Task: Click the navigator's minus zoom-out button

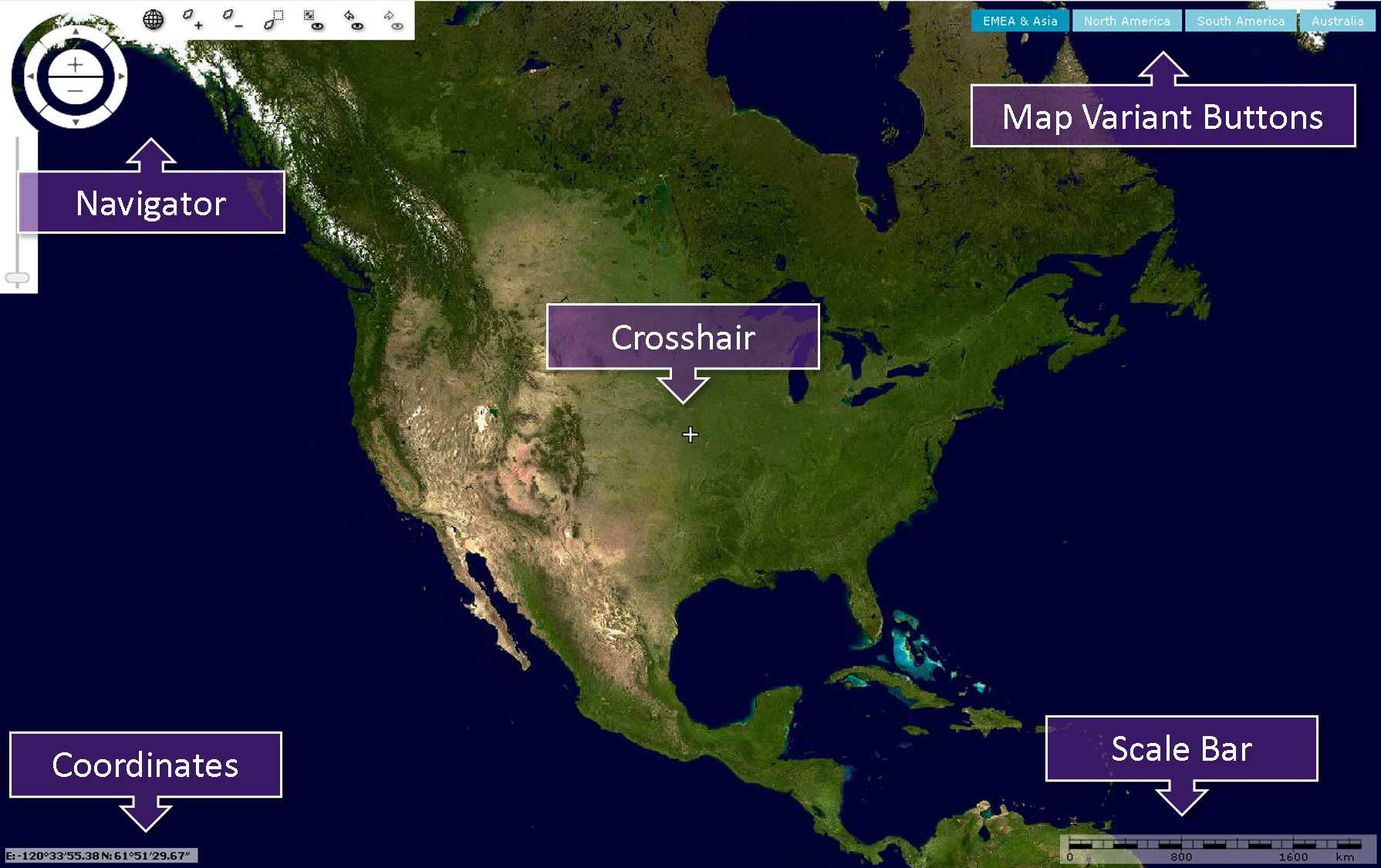Action: pos(75,91)
